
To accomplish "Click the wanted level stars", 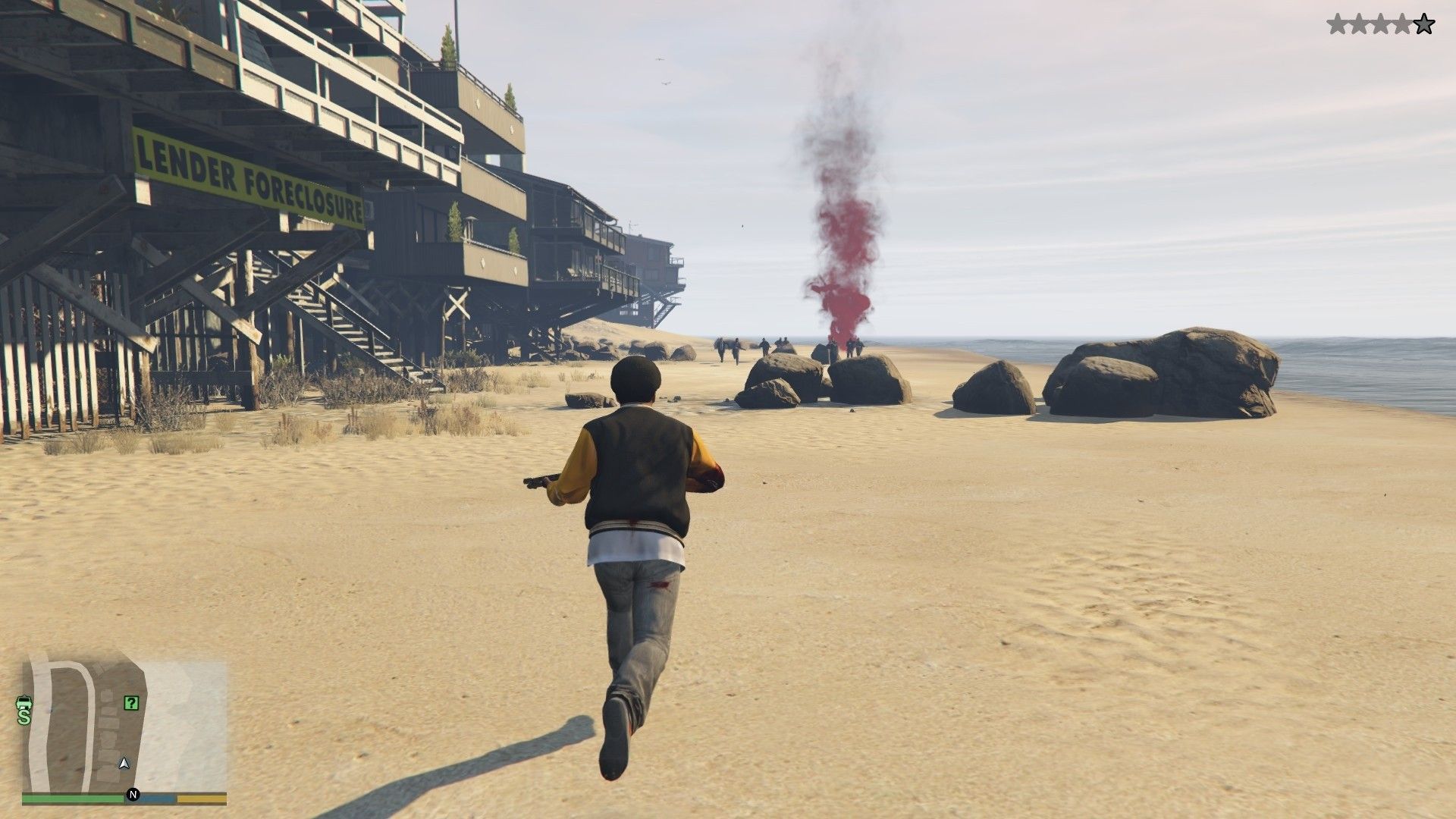I will pos(1380,25).
